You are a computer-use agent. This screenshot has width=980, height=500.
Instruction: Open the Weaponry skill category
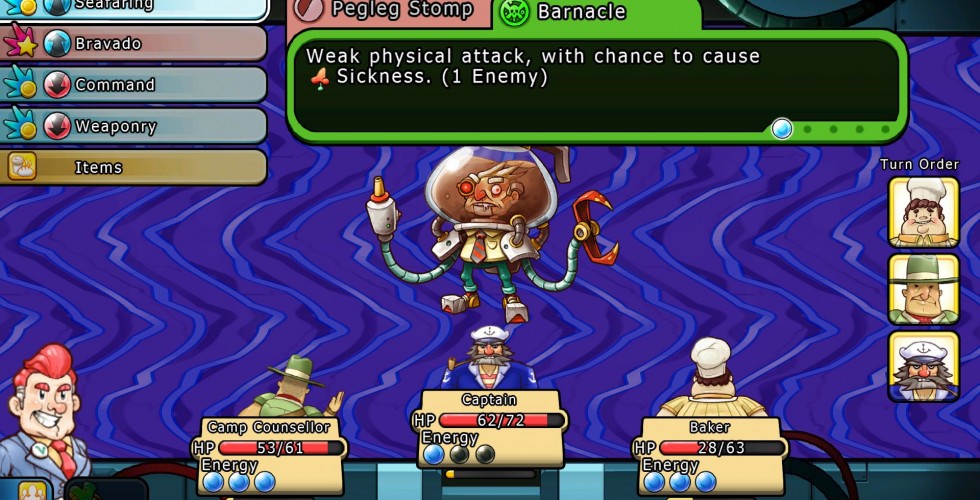point(135,126)
